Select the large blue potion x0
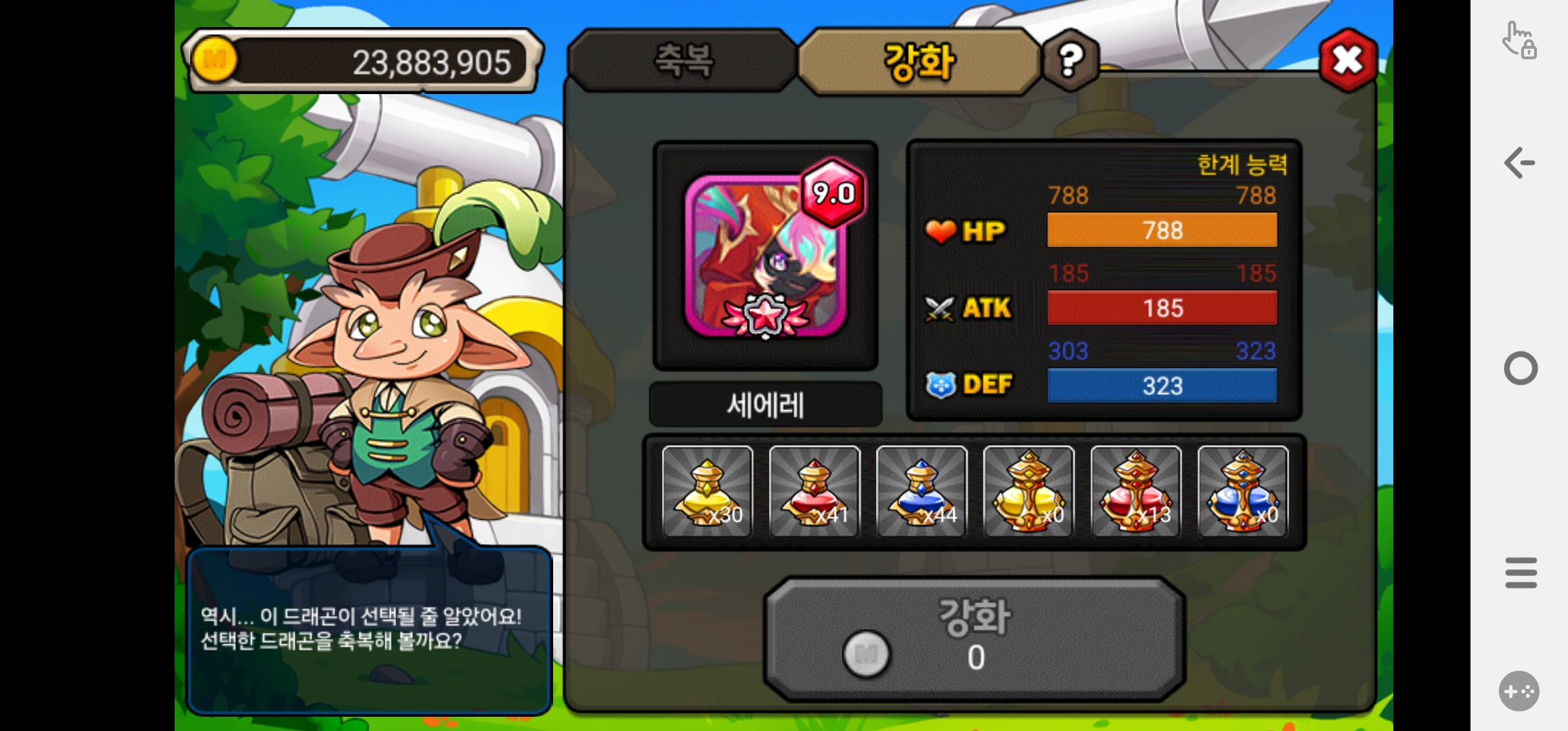The image size is (1568, 731). click(1242, 491)
